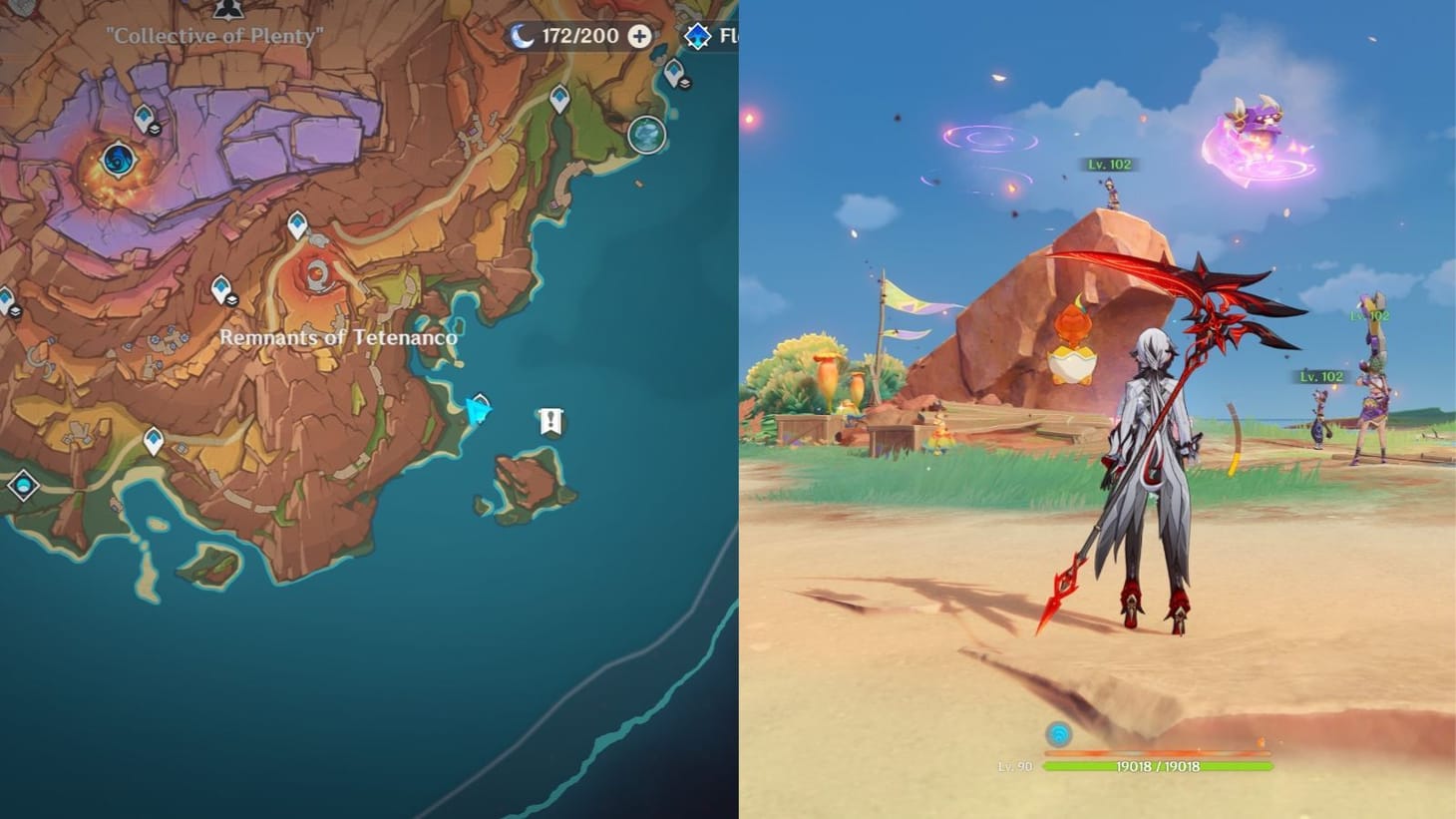
Task: Click the quest banner marker near the small island
Action: [x=549, y=422]
